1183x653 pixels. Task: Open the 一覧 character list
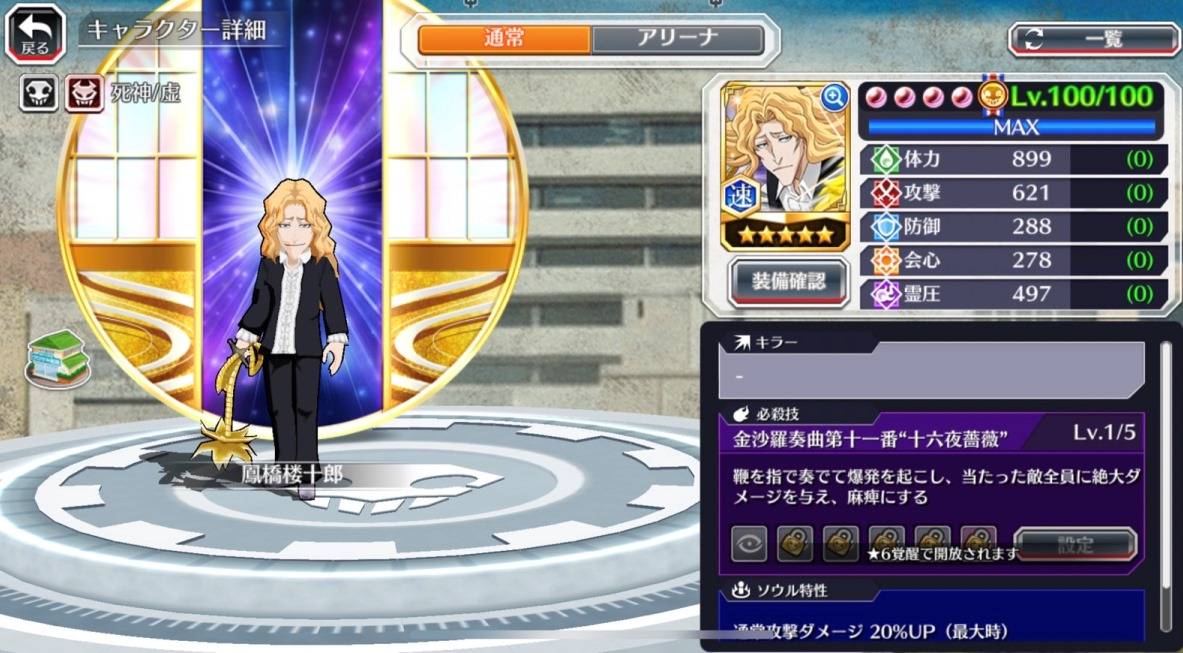tap(1093, 39)
